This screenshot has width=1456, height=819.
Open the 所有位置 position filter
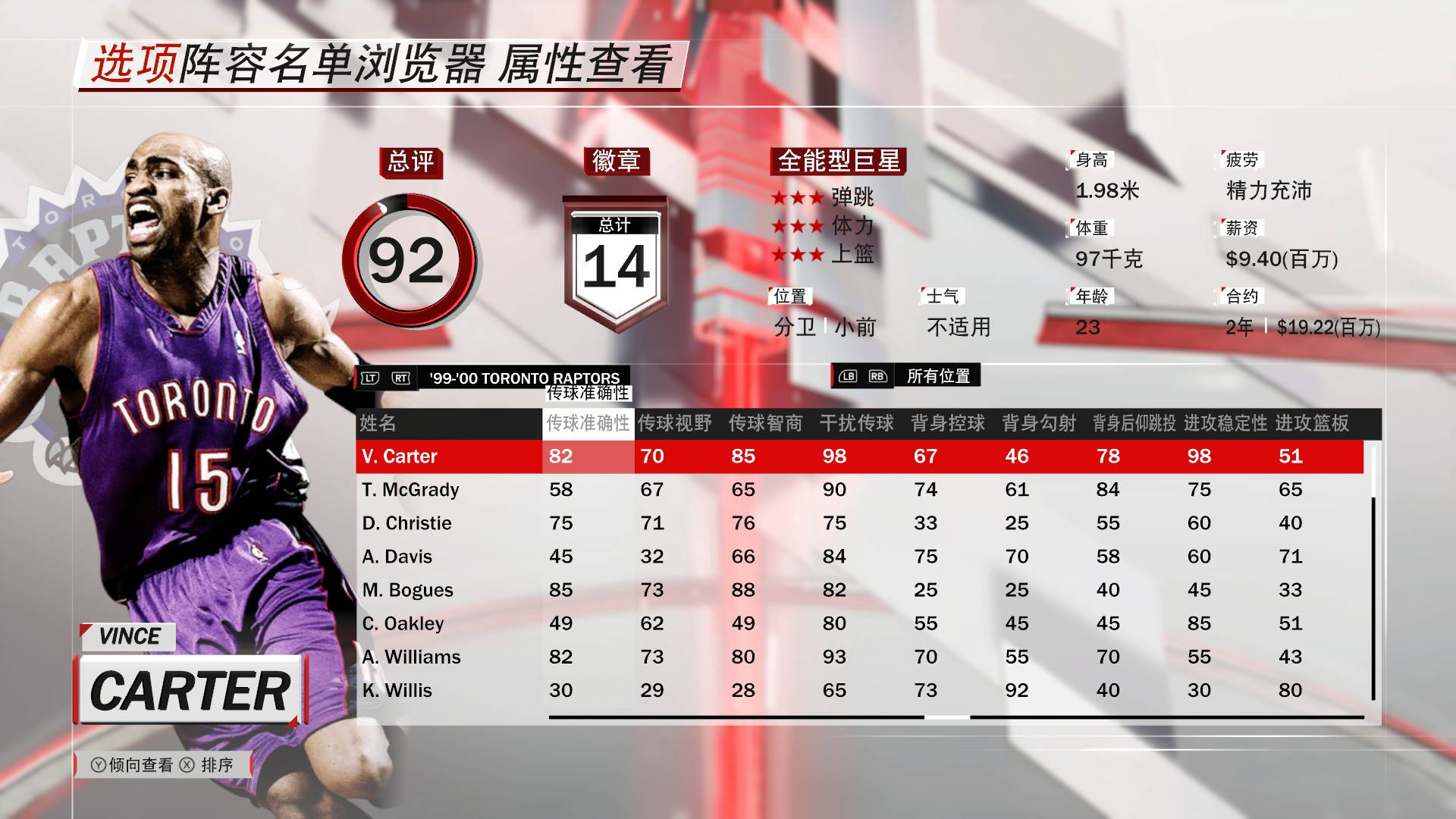click(x=937, y=375)
